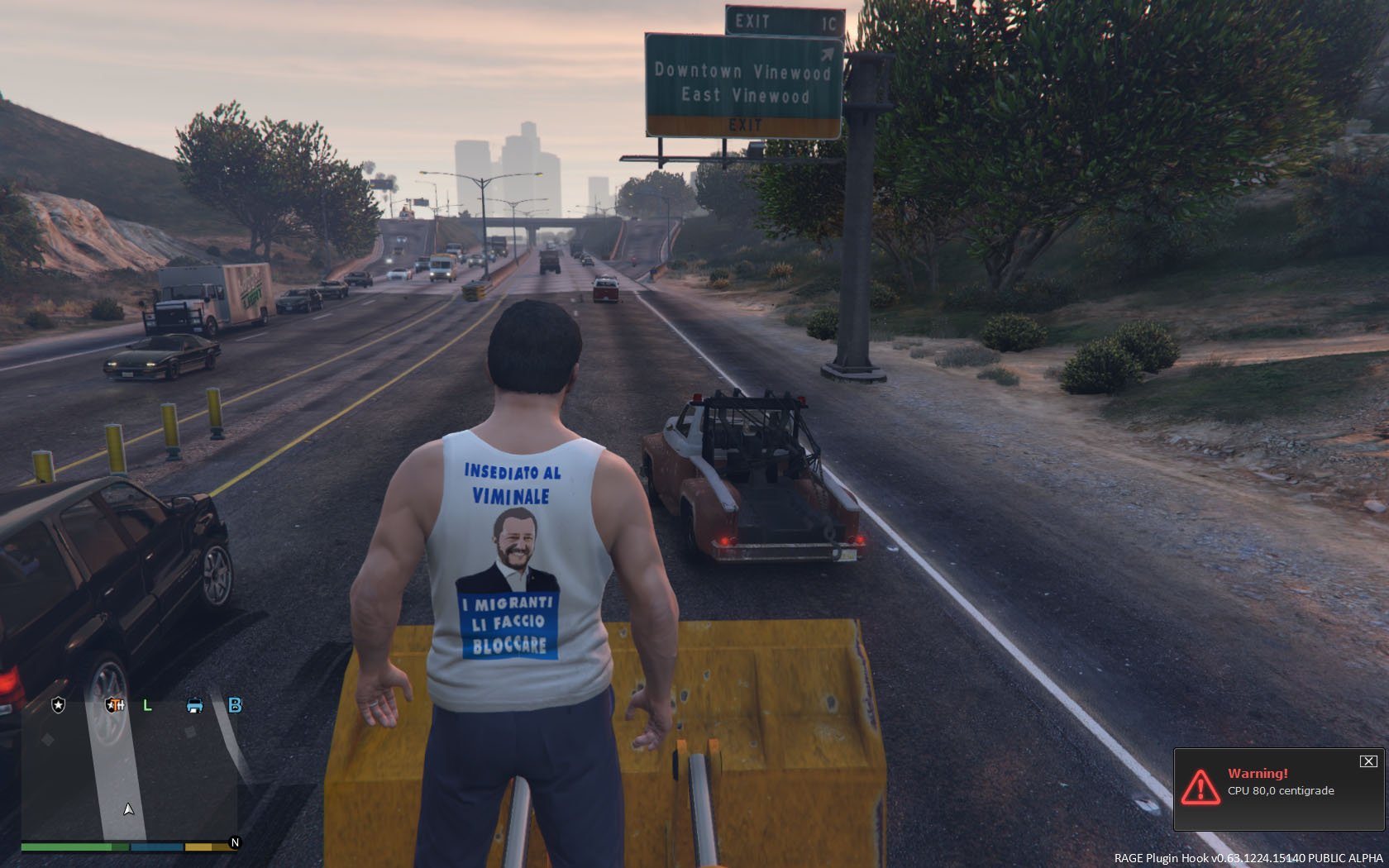
Task: Click the blue B marker on the minimap
Action: 235,705
